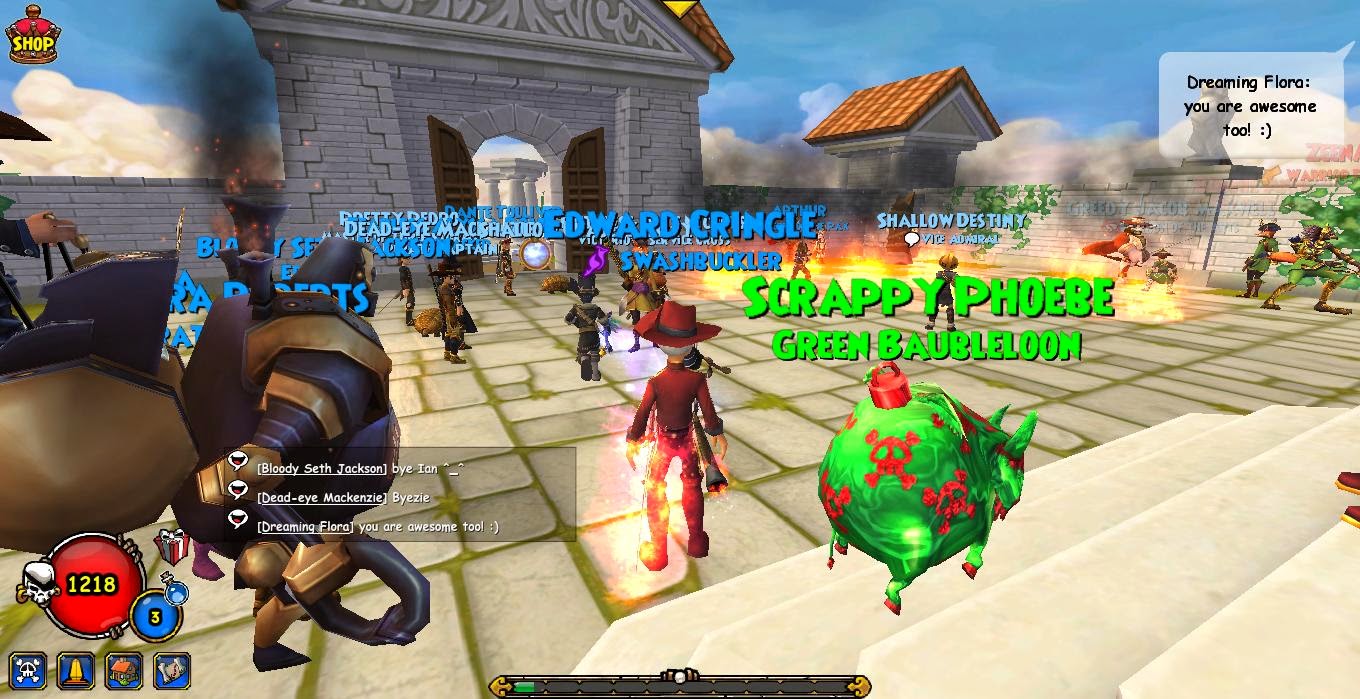1360x699 pixels.
Task: Open the red and white gift box
Action: (x=171, y=548)
